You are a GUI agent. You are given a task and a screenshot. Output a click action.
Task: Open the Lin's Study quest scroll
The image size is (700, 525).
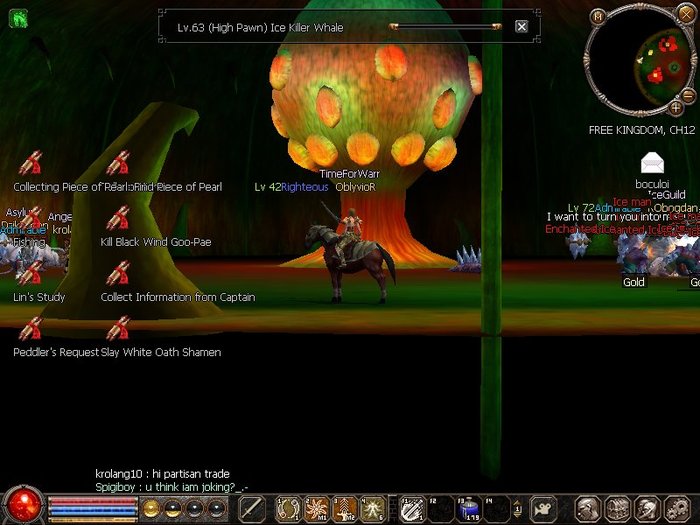31,274
